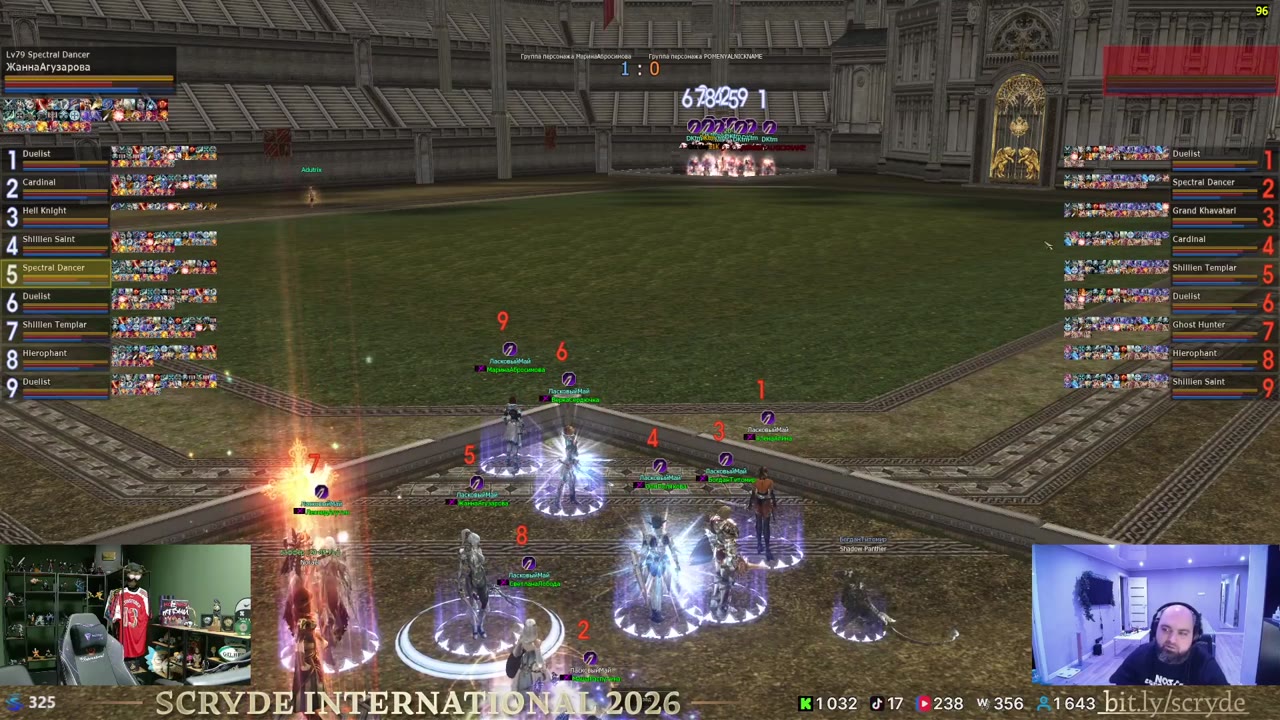Select the Cardinal row numbered 4
Screen dimensions: 1280x720
(x=1214, y=241)
